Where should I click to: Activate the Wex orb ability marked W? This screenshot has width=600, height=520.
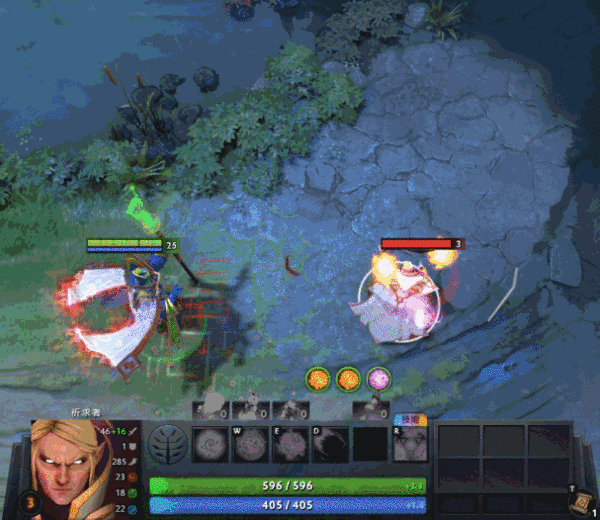(250, 444)
